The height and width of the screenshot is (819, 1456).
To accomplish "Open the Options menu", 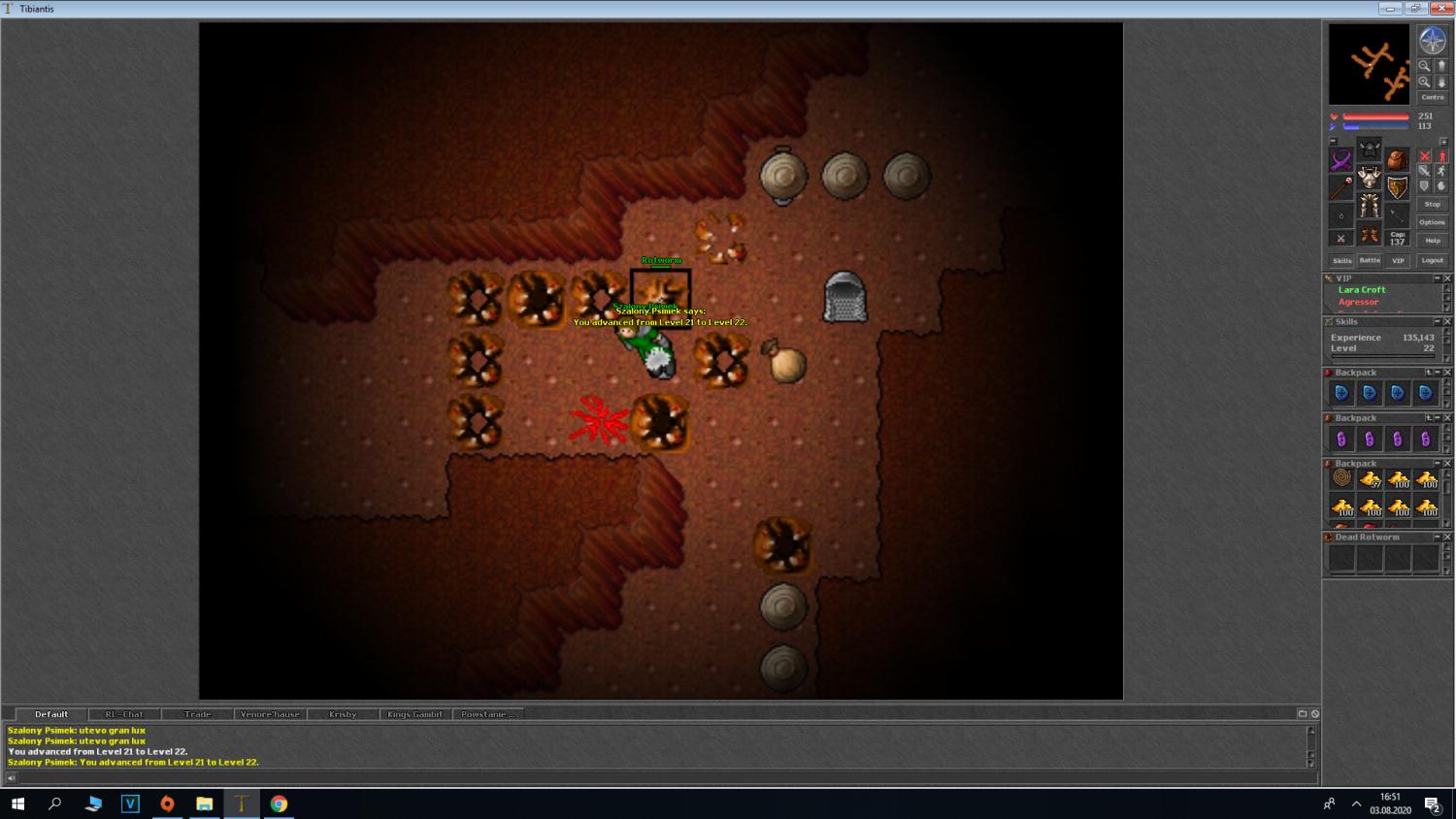I will 1432,222.
